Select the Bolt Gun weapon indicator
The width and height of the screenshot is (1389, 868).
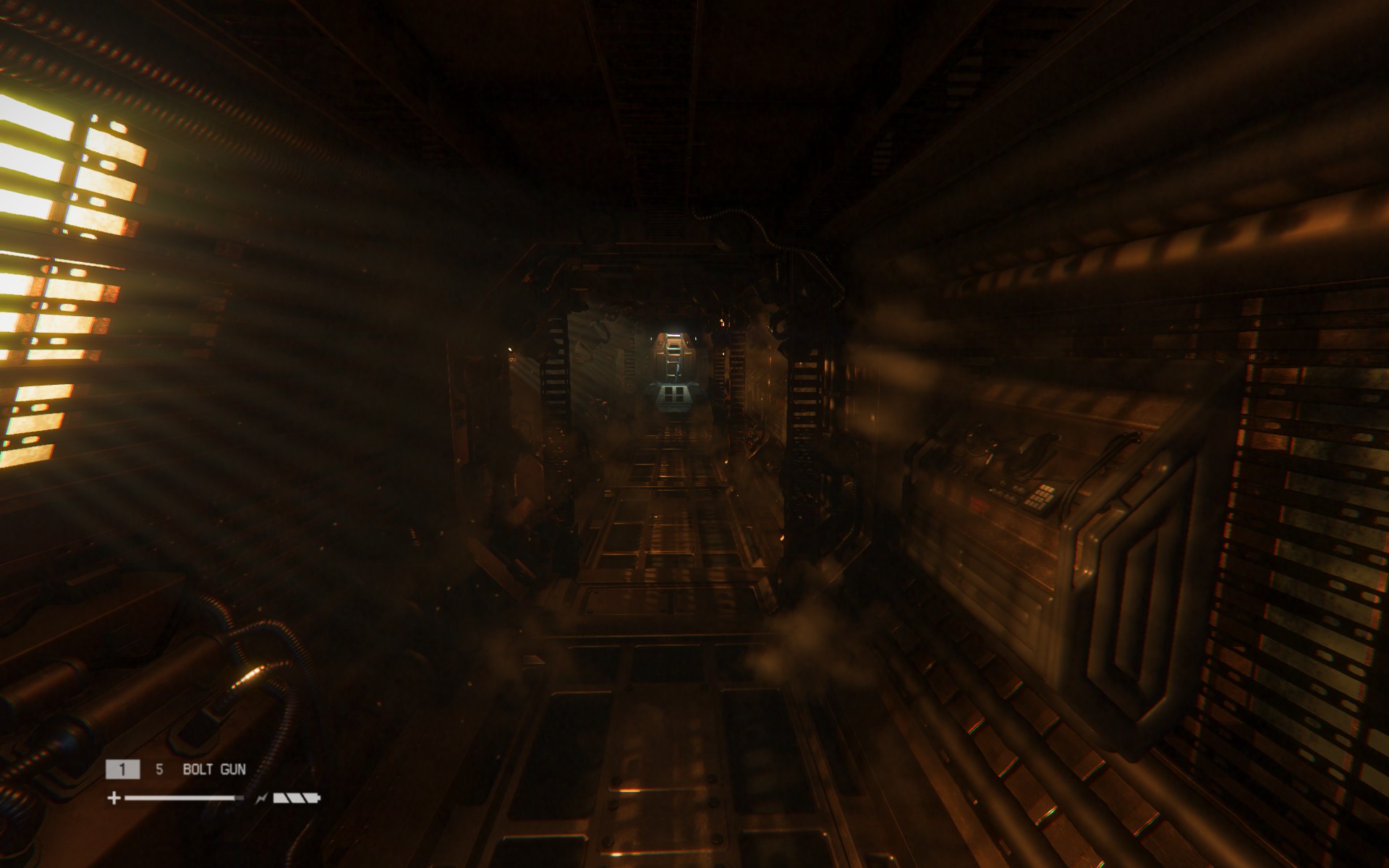click(213, 769)
